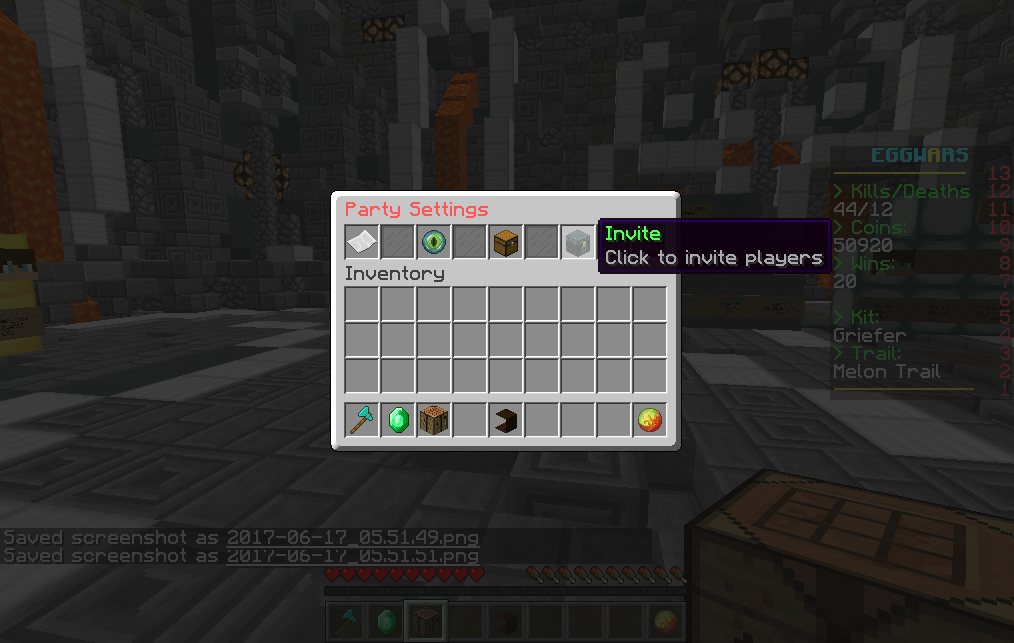
Task: Open the chest icon in Party Settings
Action: click(x=506, y=243)
